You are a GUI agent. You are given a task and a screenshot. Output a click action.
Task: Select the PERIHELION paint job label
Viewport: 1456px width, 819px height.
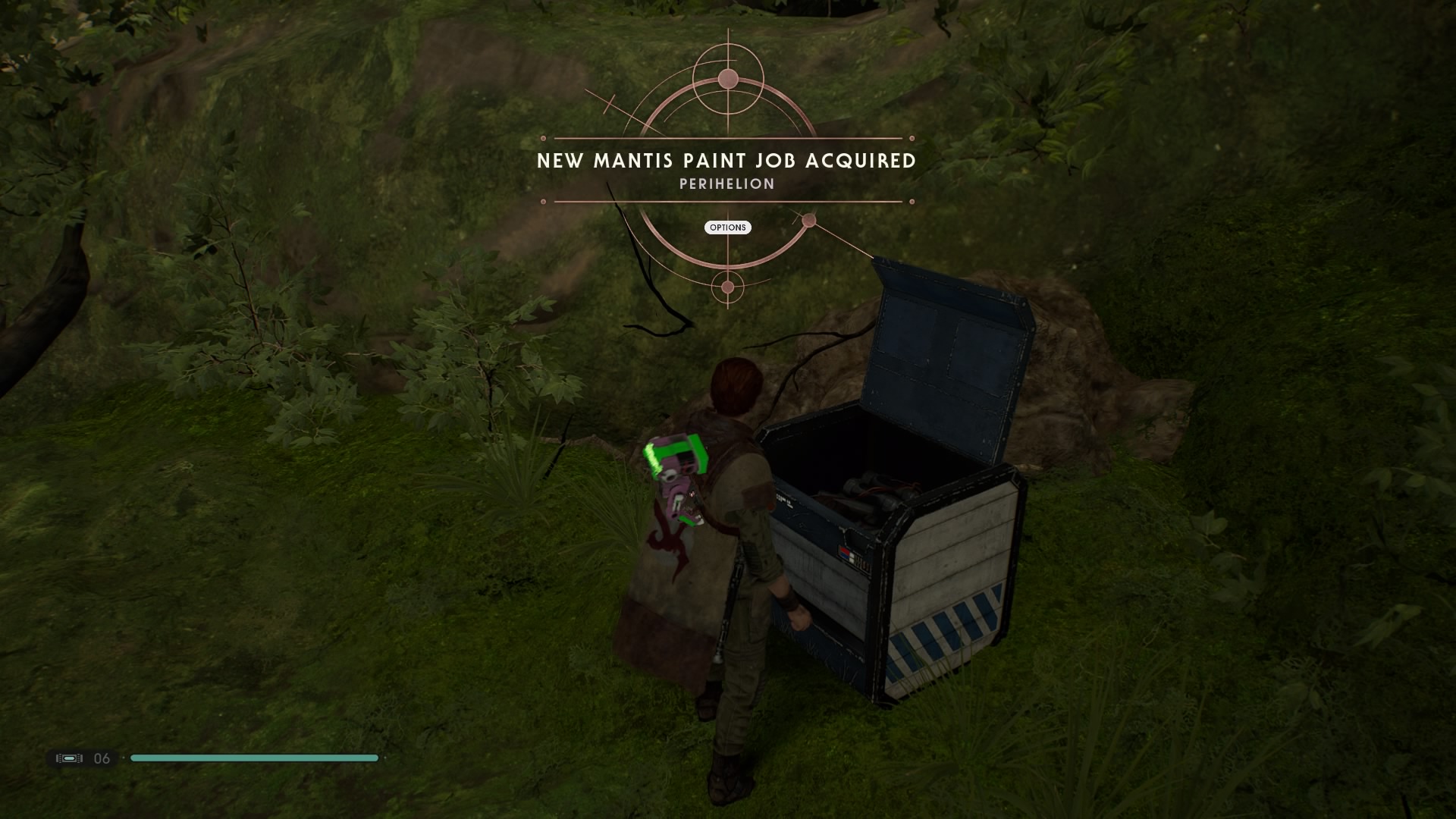pyautogui.click(x=727, y=183)
